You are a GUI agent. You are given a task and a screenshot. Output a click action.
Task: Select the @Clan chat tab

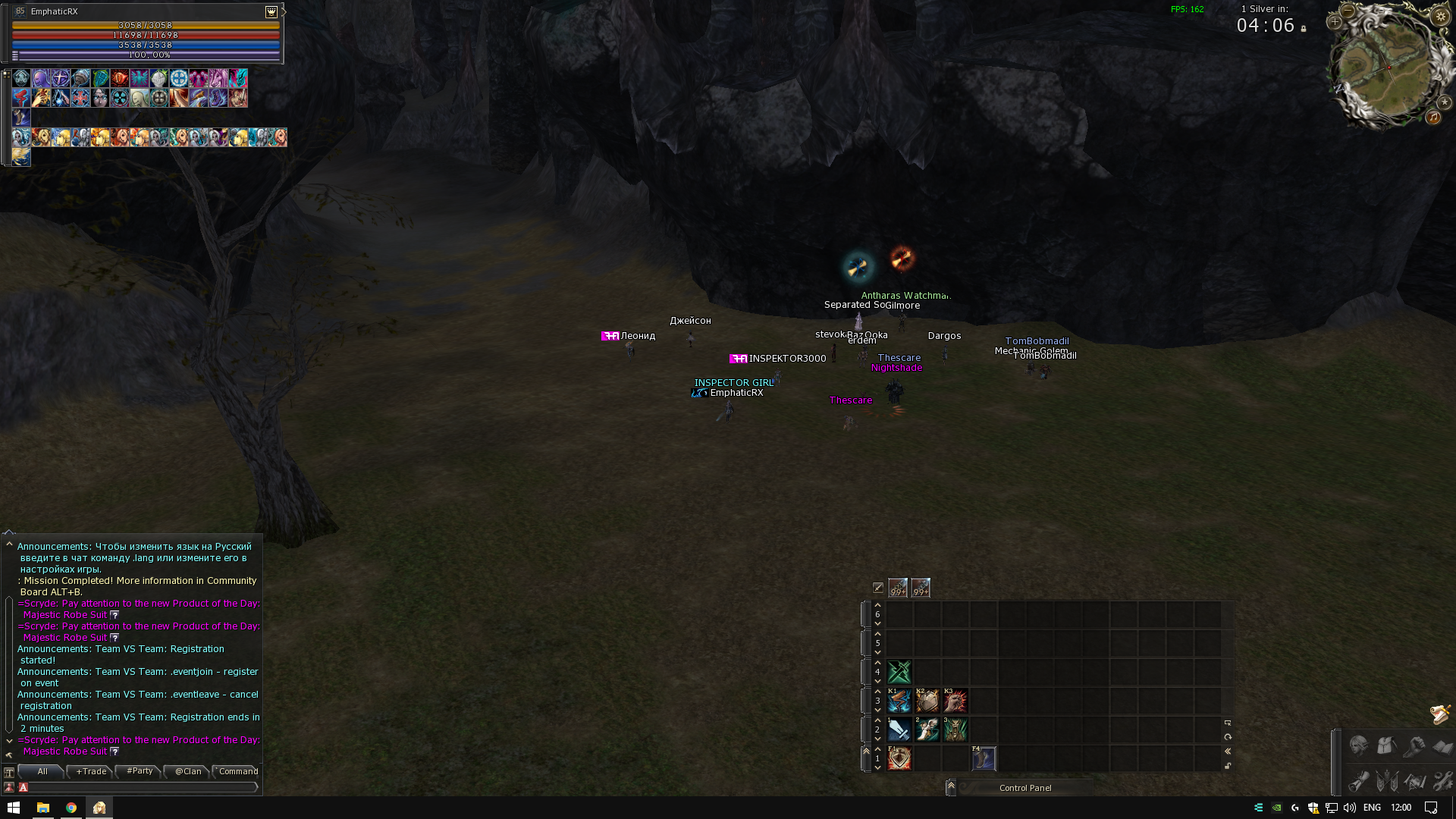188,771
